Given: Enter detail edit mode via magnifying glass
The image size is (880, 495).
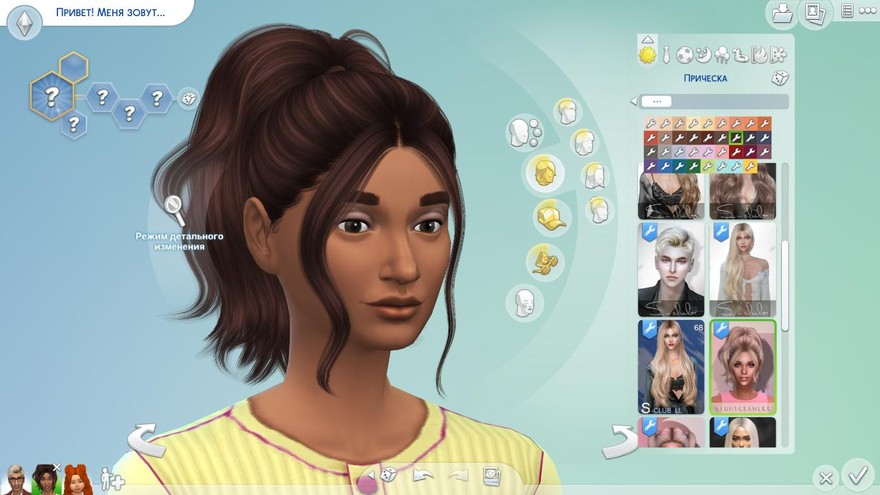Looking at the screenshot, I should coord(175,209).
